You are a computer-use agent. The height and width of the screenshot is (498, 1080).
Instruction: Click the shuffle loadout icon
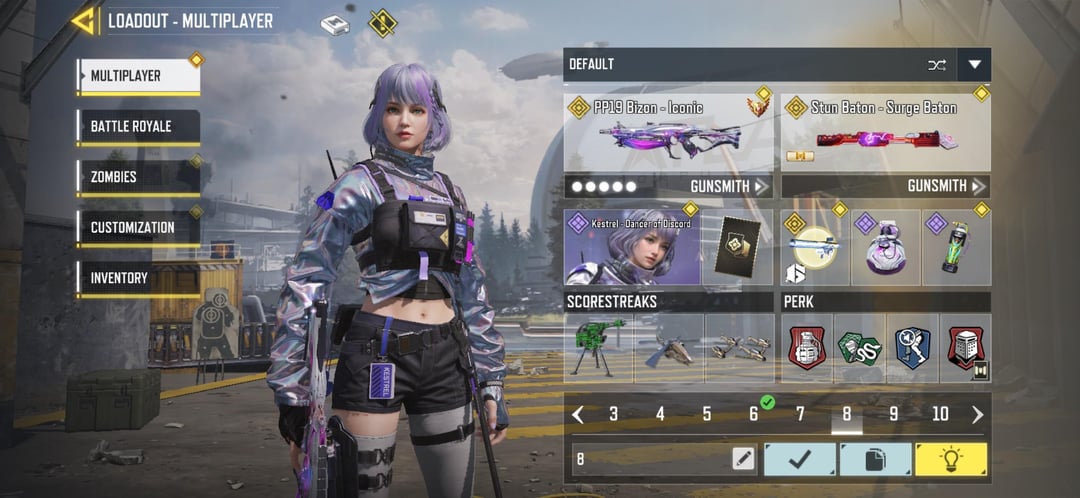point(936,65)
